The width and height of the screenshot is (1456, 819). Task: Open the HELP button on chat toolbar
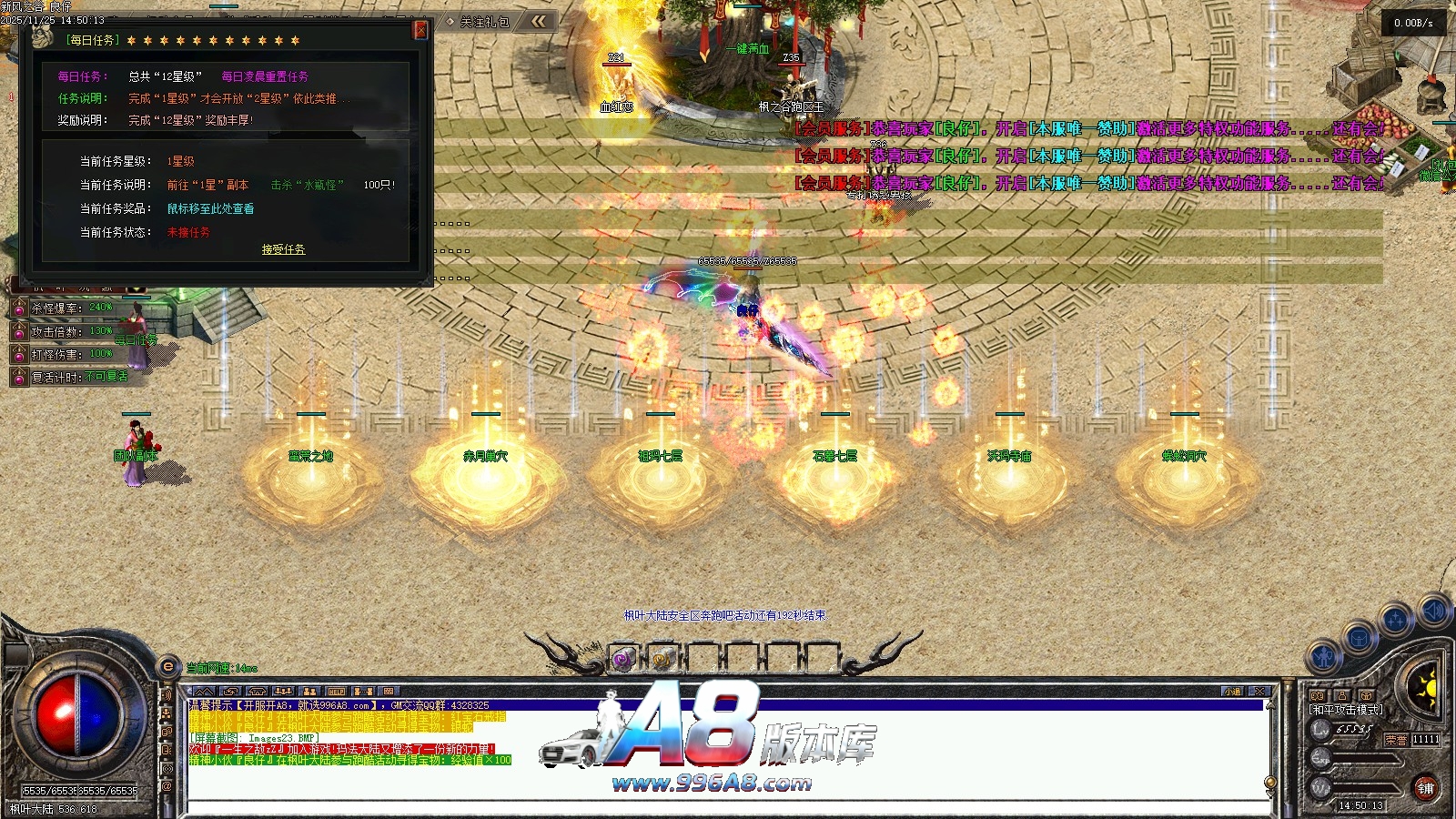[x=336, y=692]
